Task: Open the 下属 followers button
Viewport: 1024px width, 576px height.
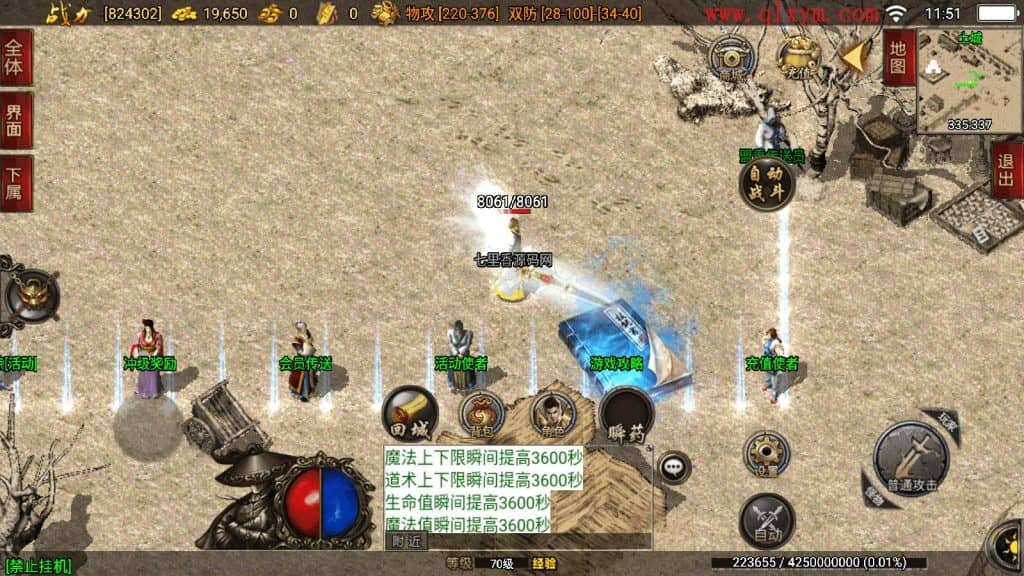Action: coord(15,183)
